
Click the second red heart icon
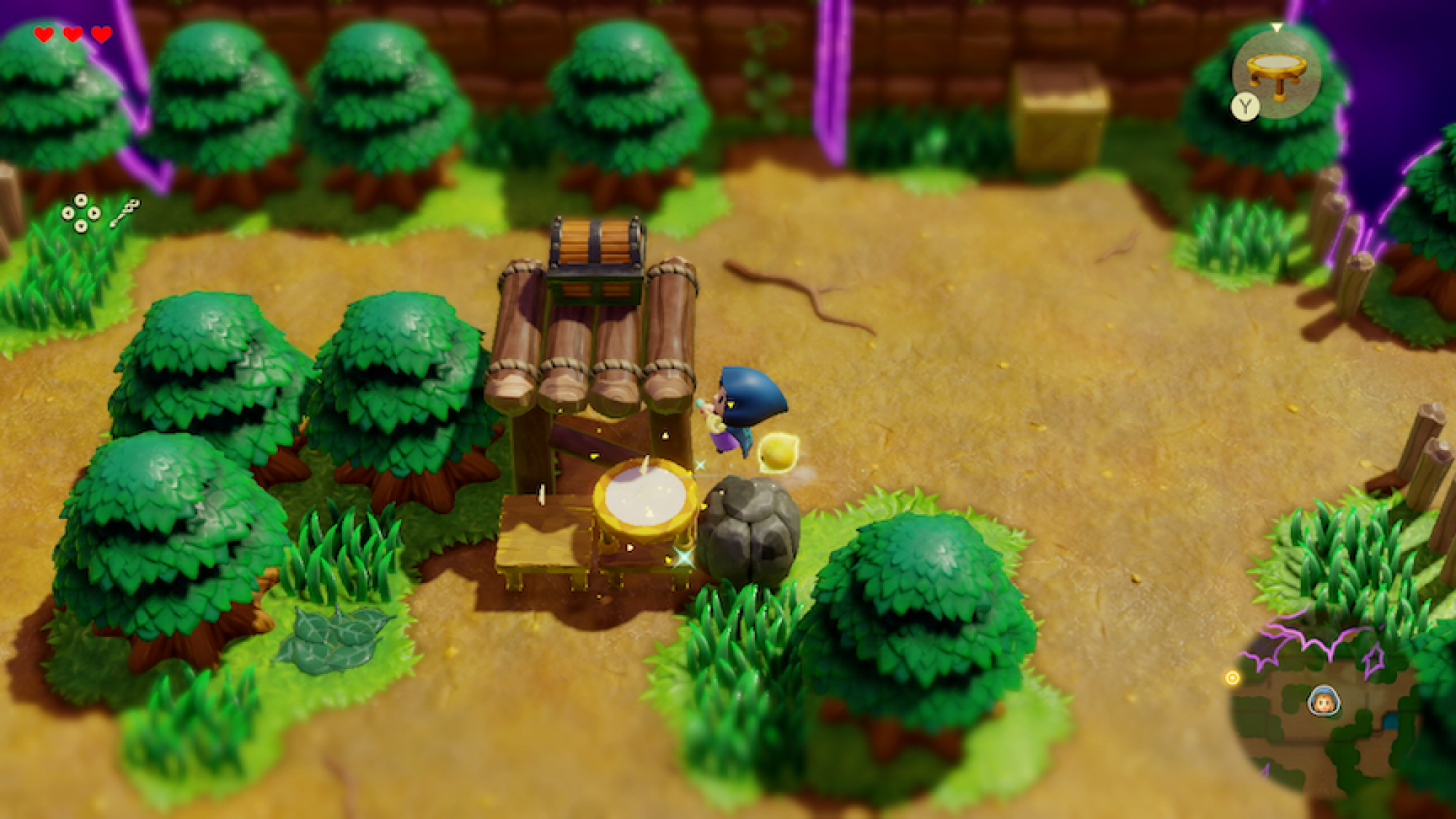72,33
